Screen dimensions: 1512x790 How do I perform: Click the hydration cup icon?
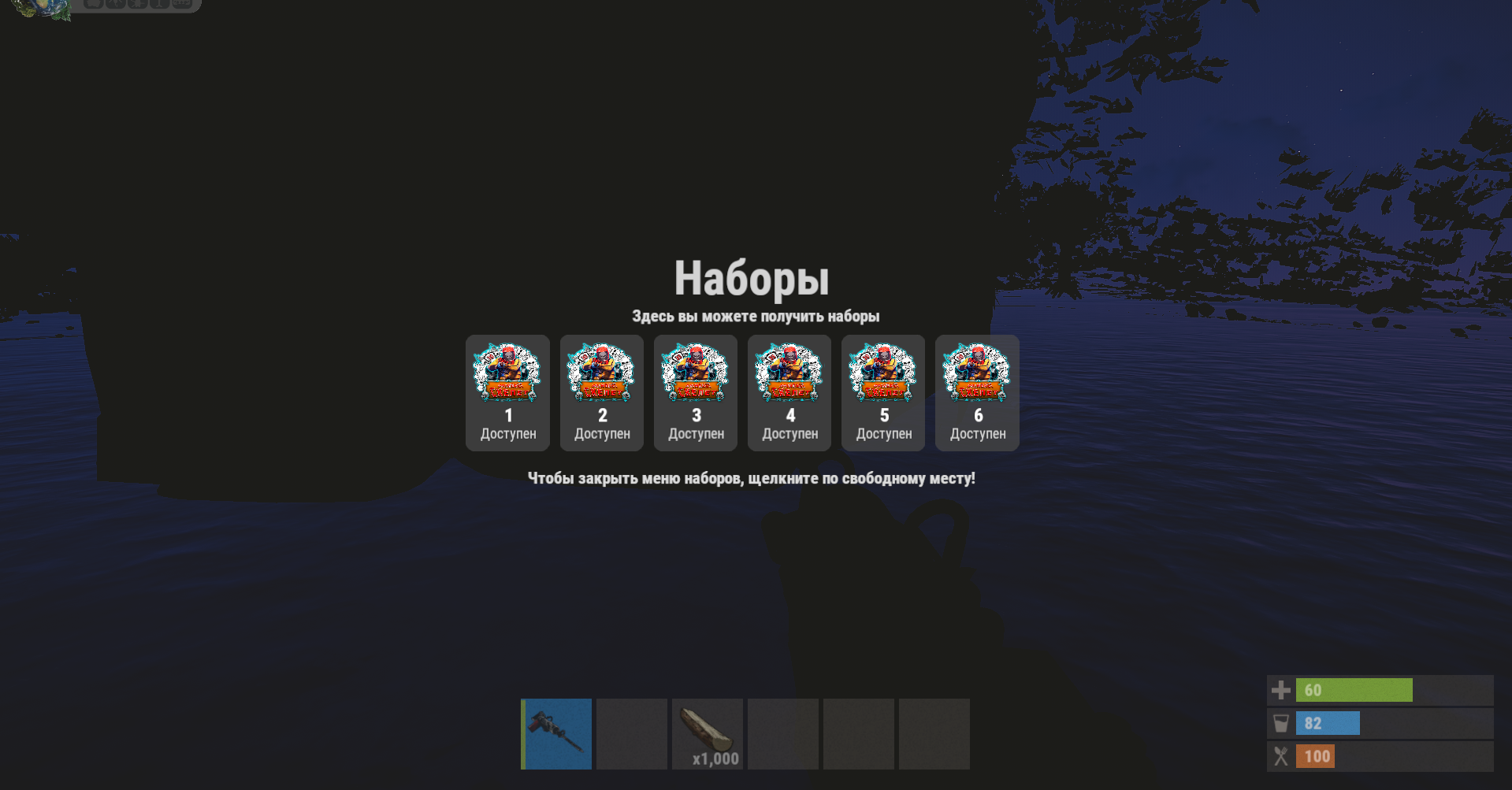click(1280, 722)
